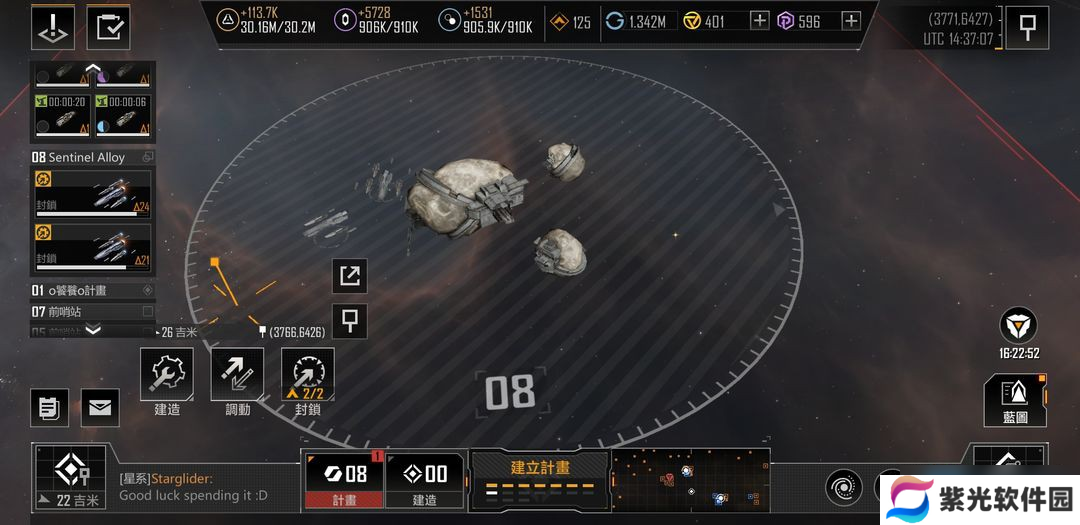The height and width of the screenshot is (525, 1080).
Task: Click the share arrow square button
Action: (x=350, y=276)
